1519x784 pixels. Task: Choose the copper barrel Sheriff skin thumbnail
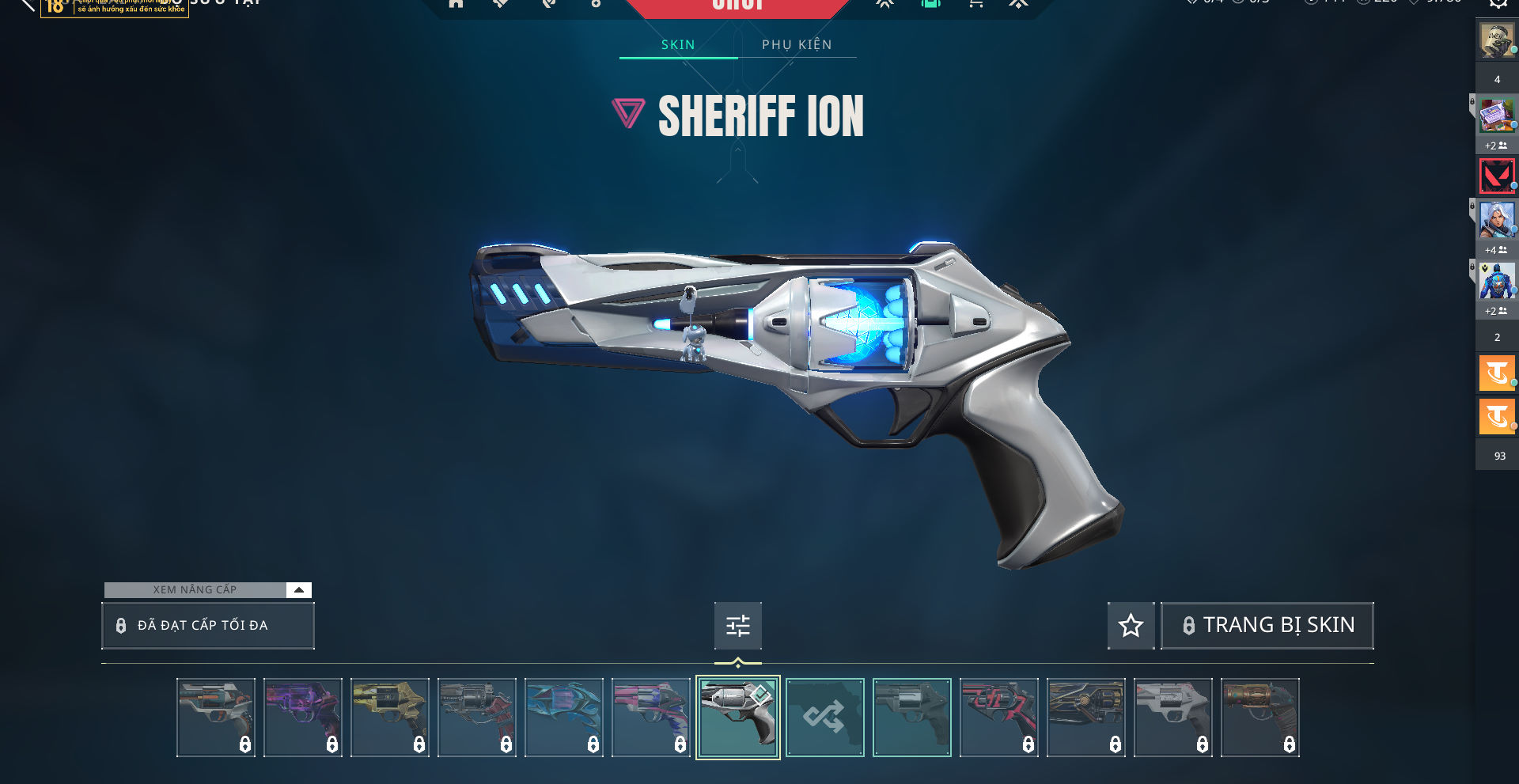point(1260,718)
